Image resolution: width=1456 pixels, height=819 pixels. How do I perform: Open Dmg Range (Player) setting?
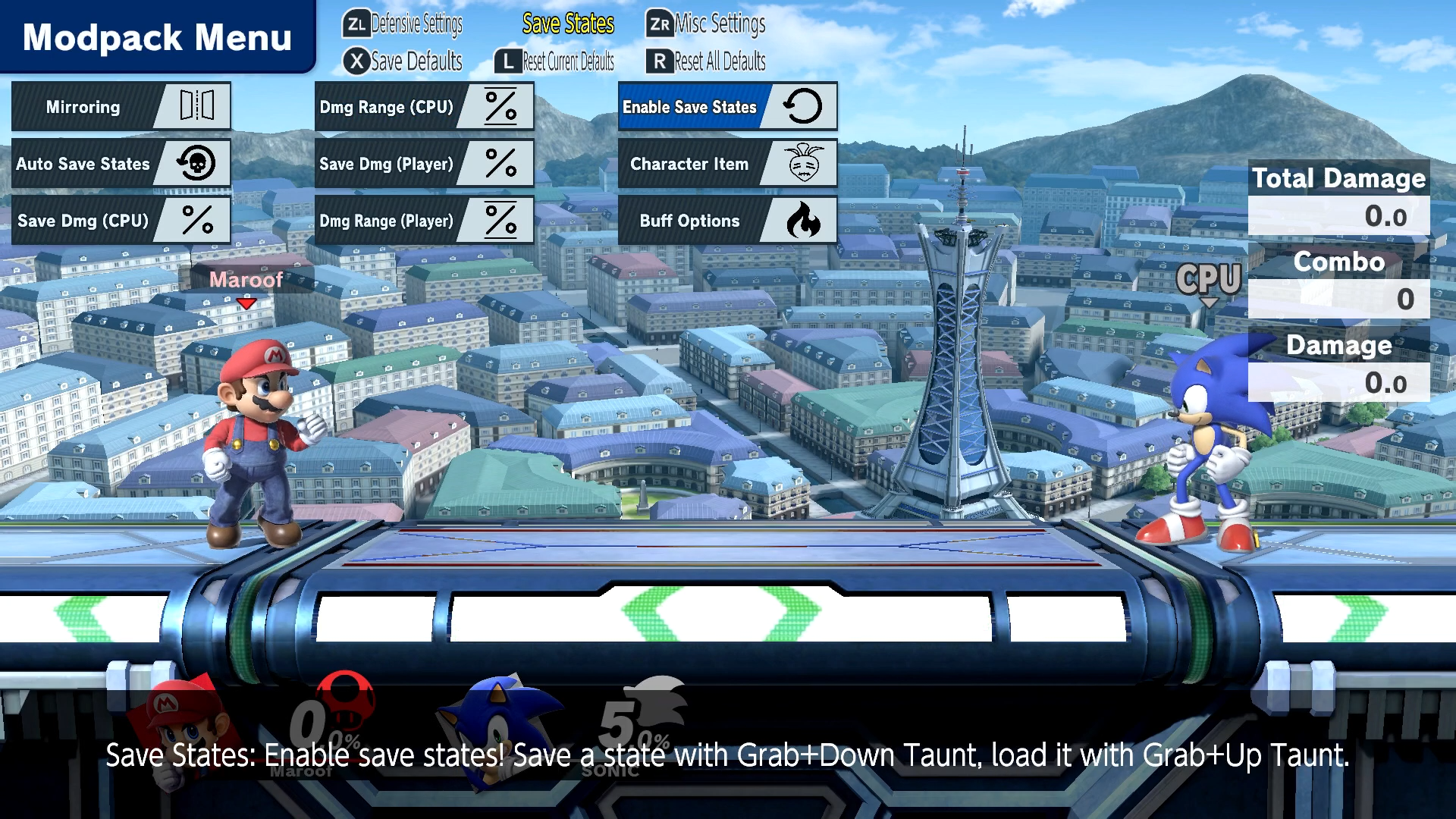(424, 221)
